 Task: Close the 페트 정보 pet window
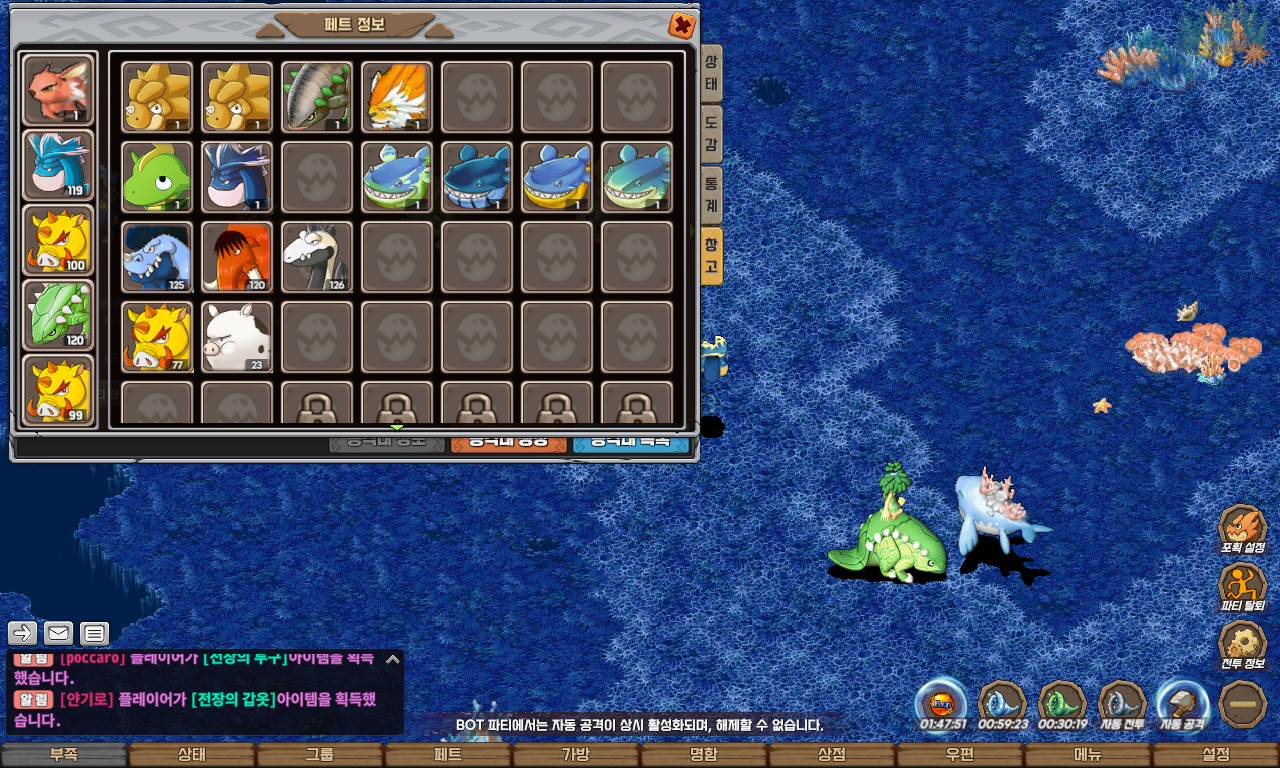pyautogui.click(x=681, y=25)
